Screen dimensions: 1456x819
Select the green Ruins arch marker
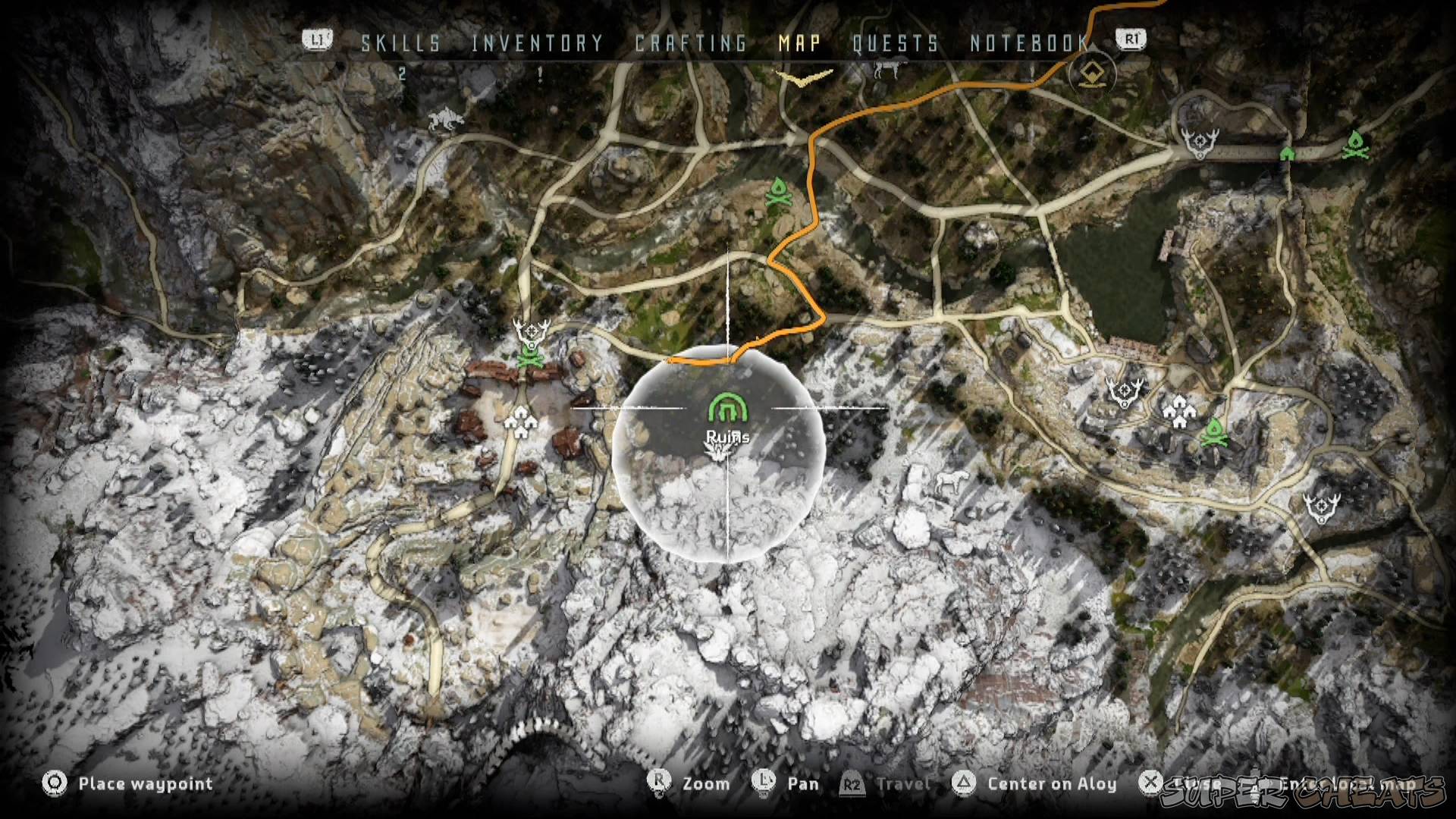coord(728,409)
